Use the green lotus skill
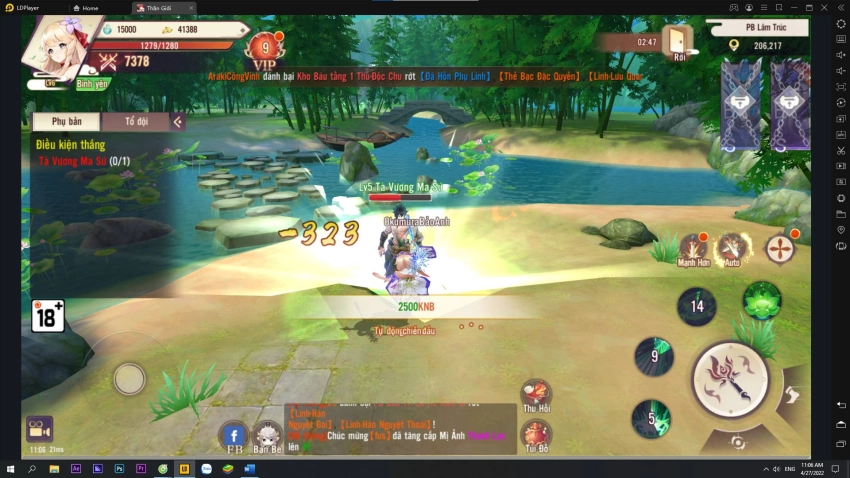Image resolution: width=850 pixels, height=478 pixels. point(762,300)
